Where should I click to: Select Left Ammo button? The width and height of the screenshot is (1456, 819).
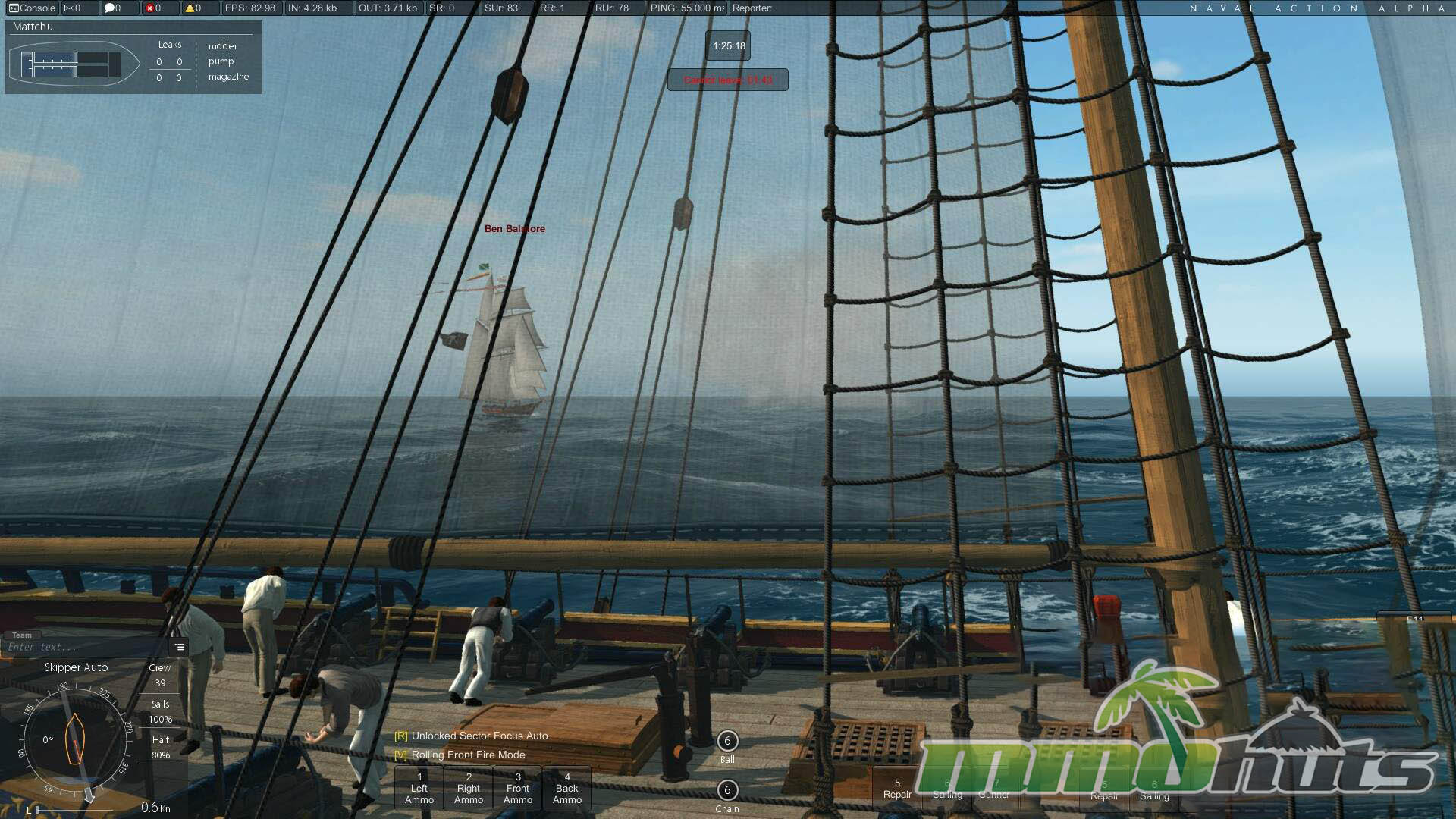click(419, 789)
